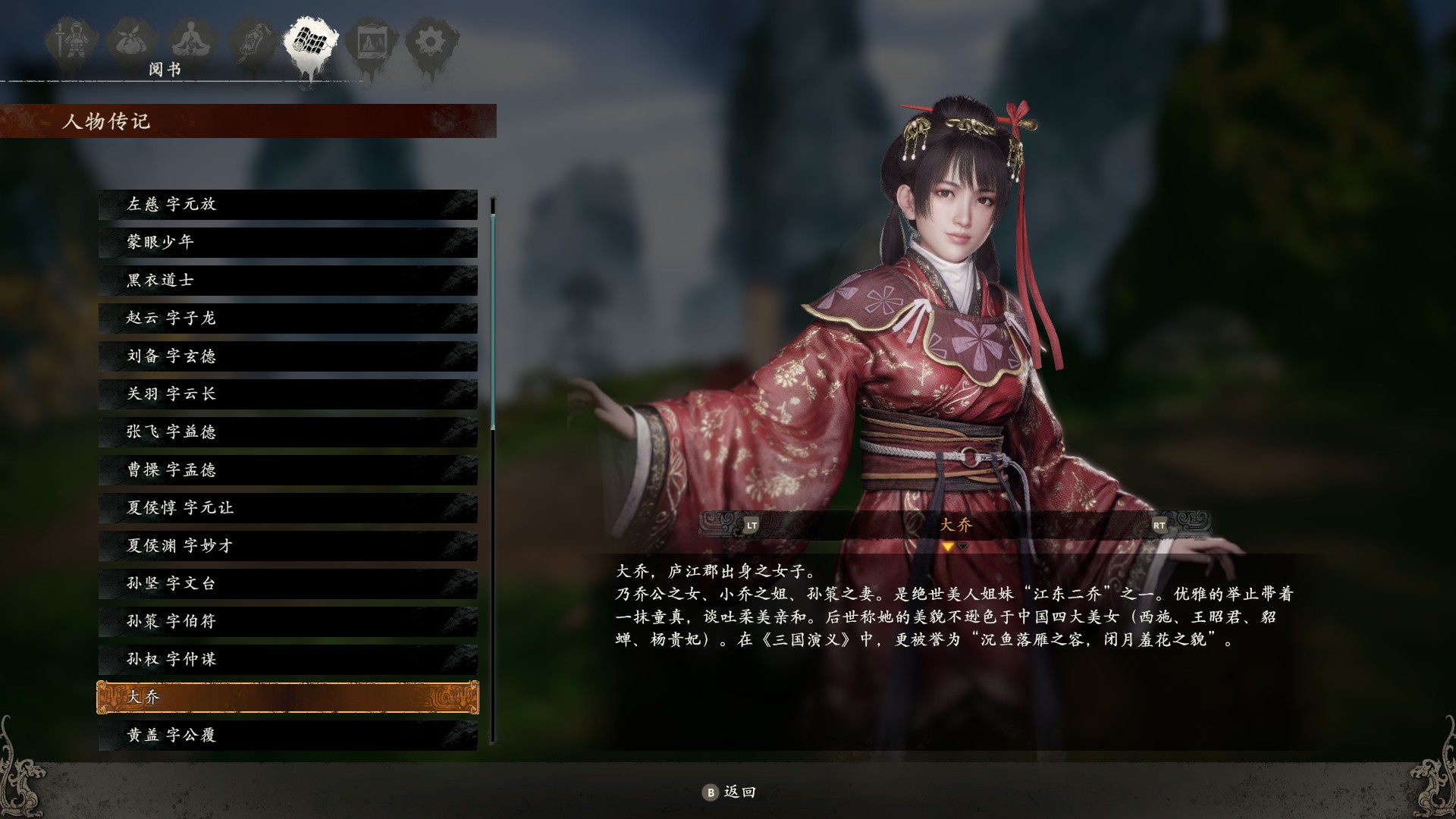Select 赵云 字子龙 from the list
The height and width of the screenshot is (819, 1456).
(288, 318)
